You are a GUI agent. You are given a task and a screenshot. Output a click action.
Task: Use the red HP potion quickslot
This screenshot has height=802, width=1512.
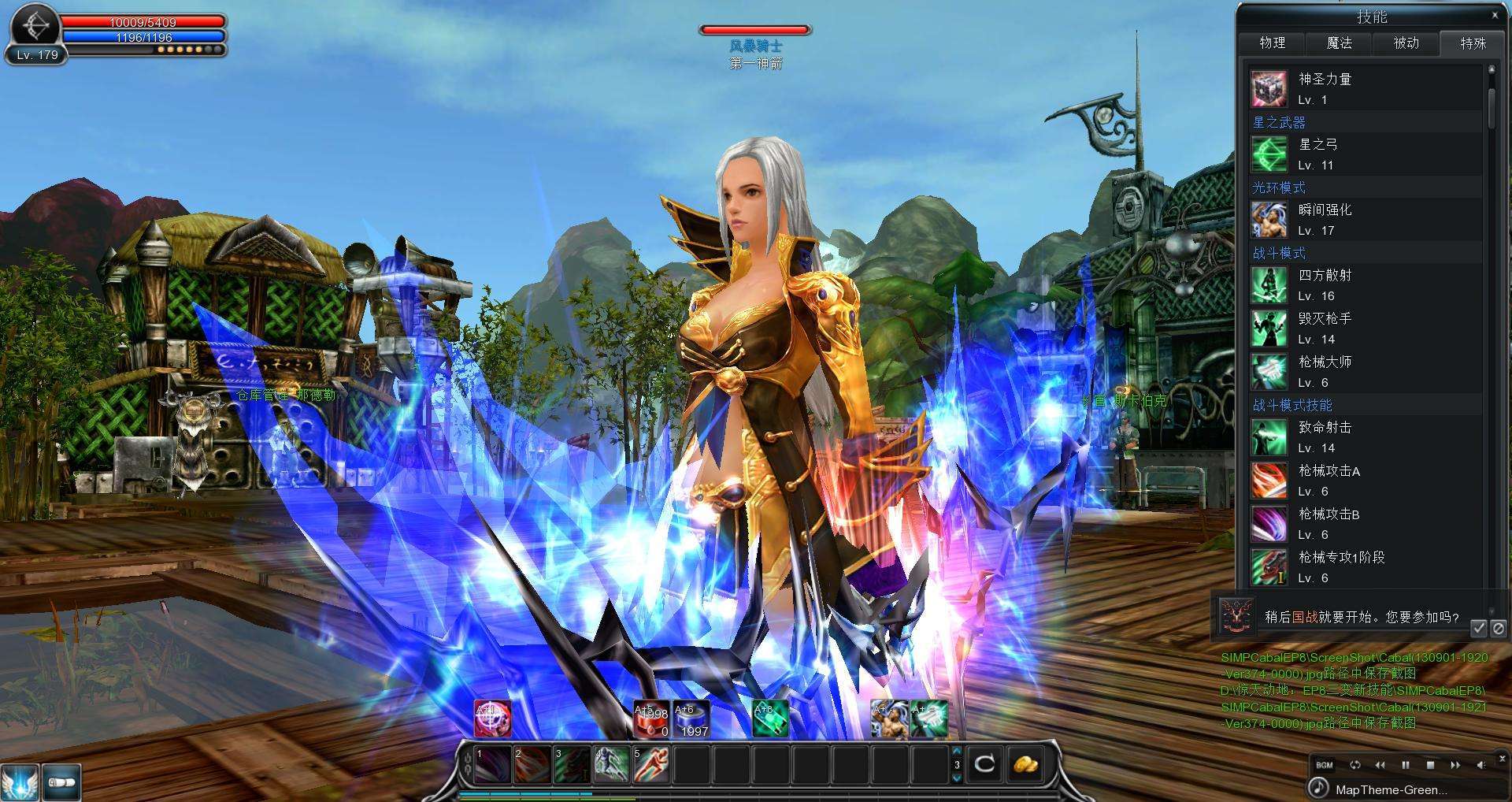(x=651, y=719)
